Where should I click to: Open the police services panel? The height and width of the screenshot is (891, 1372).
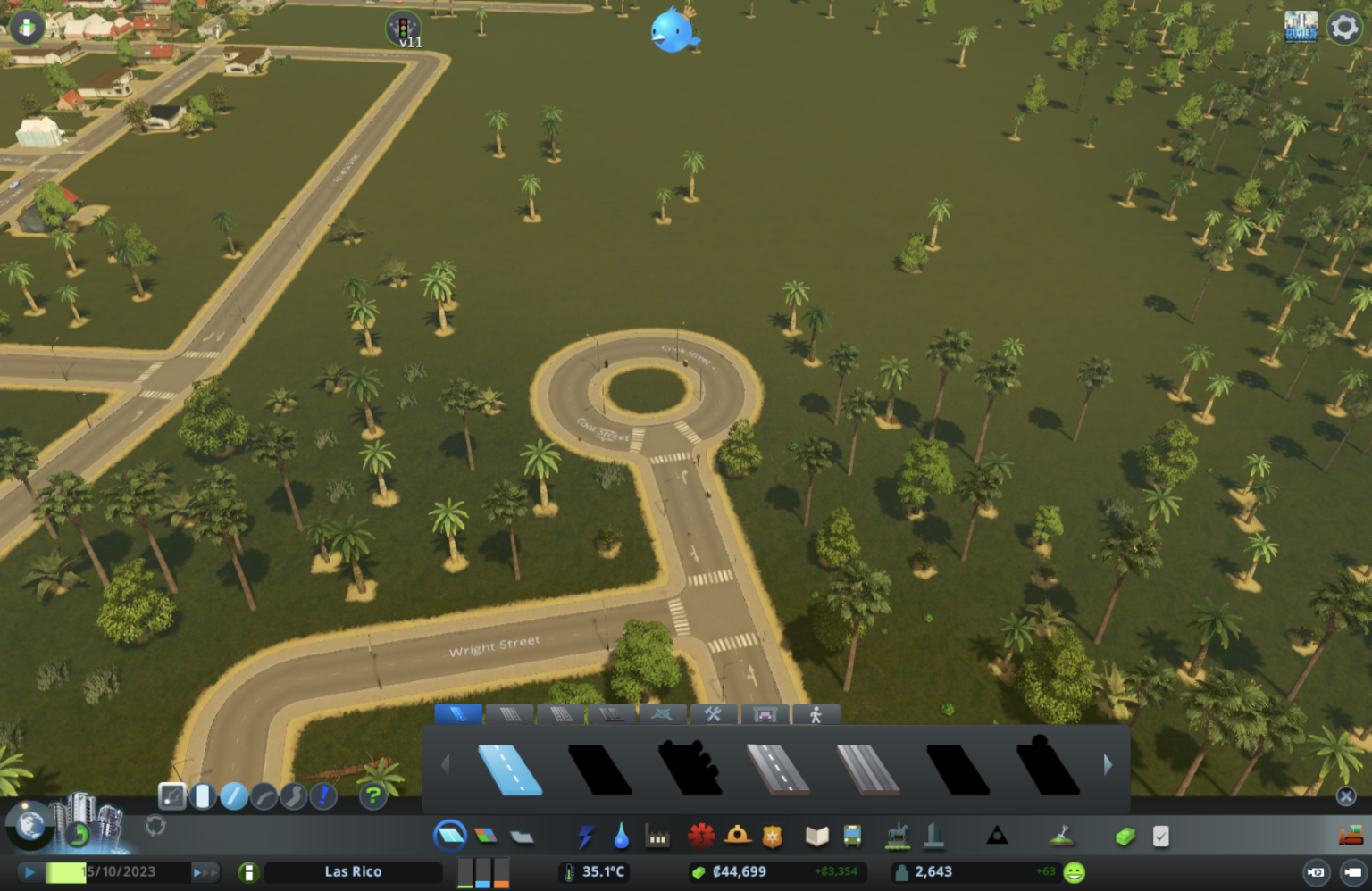coord(774,835)
